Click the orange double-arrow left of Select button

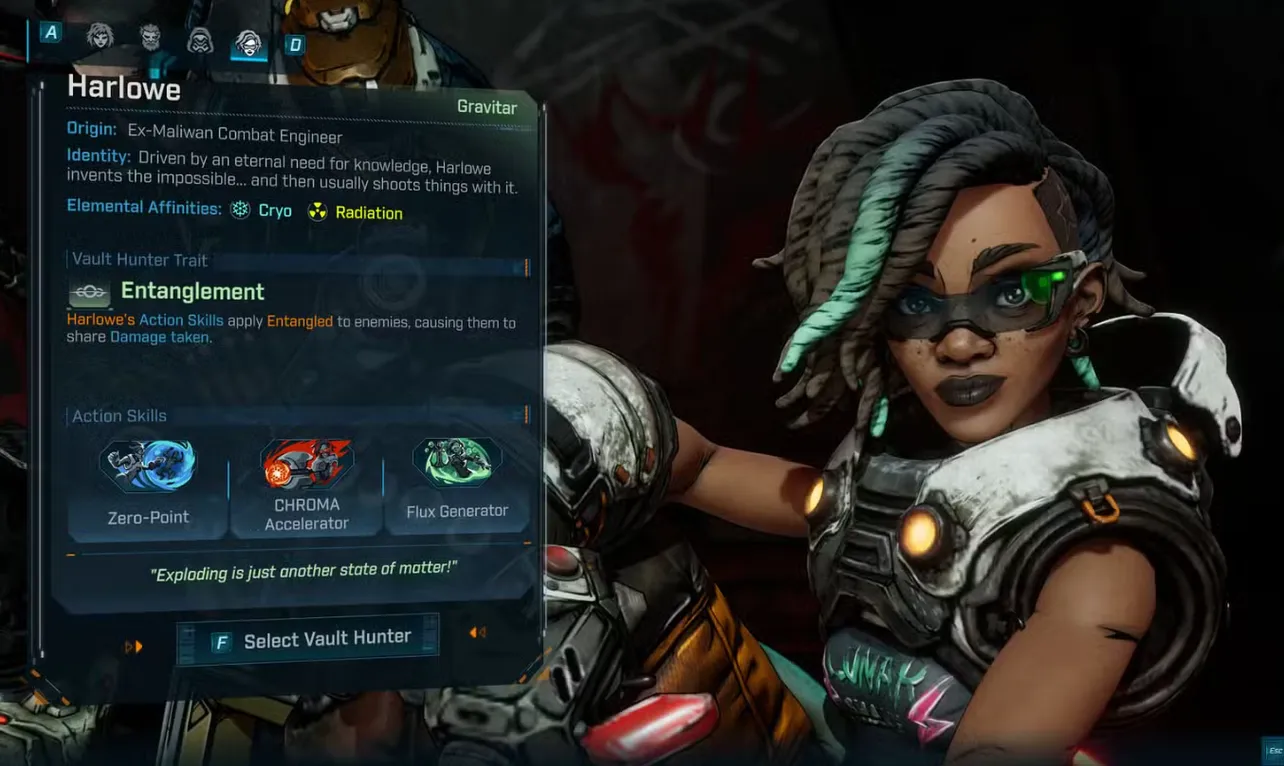click(133, 645)
